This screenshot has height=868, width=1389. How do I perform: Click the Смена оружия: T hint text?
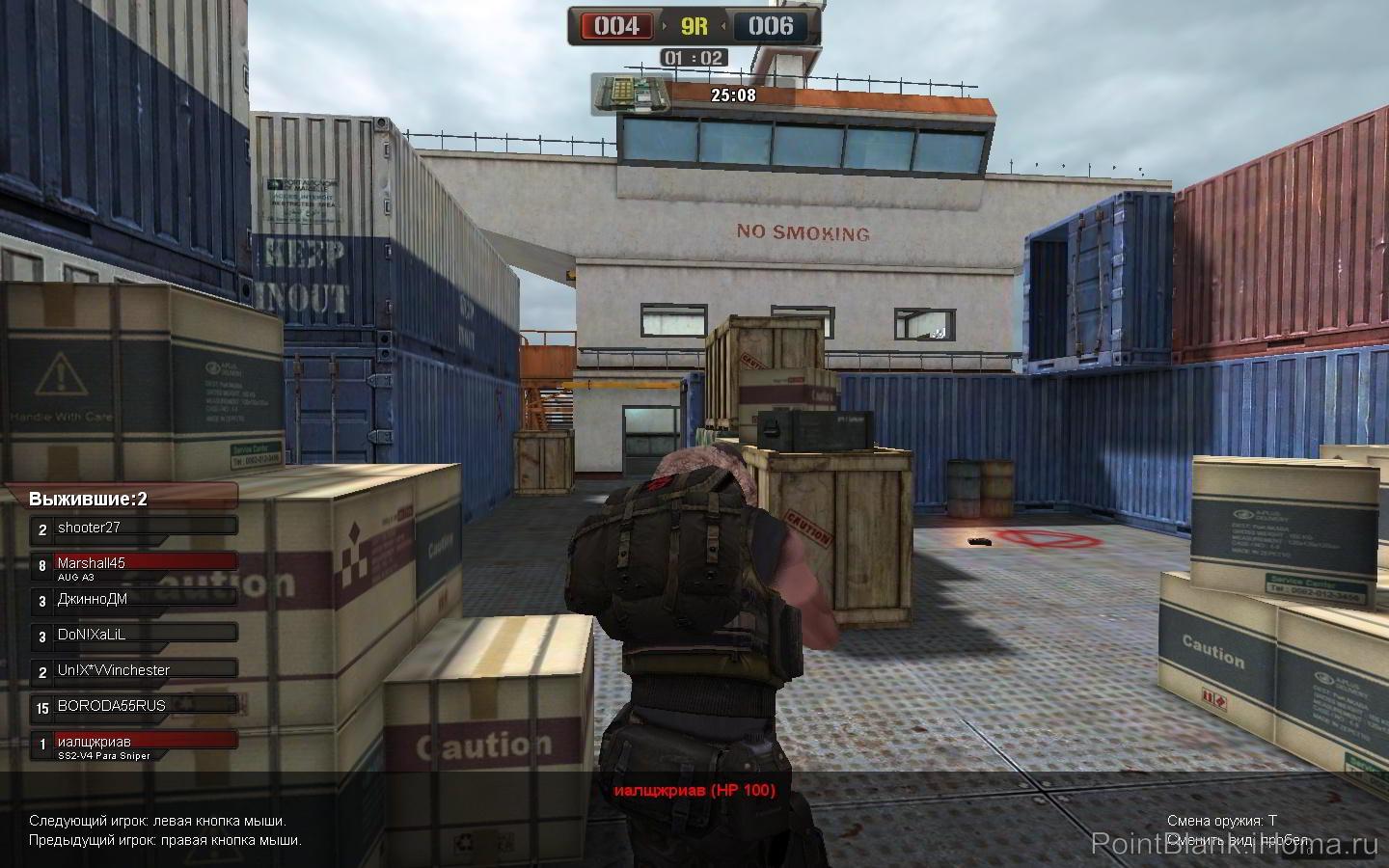click(x=1223, y=819)
